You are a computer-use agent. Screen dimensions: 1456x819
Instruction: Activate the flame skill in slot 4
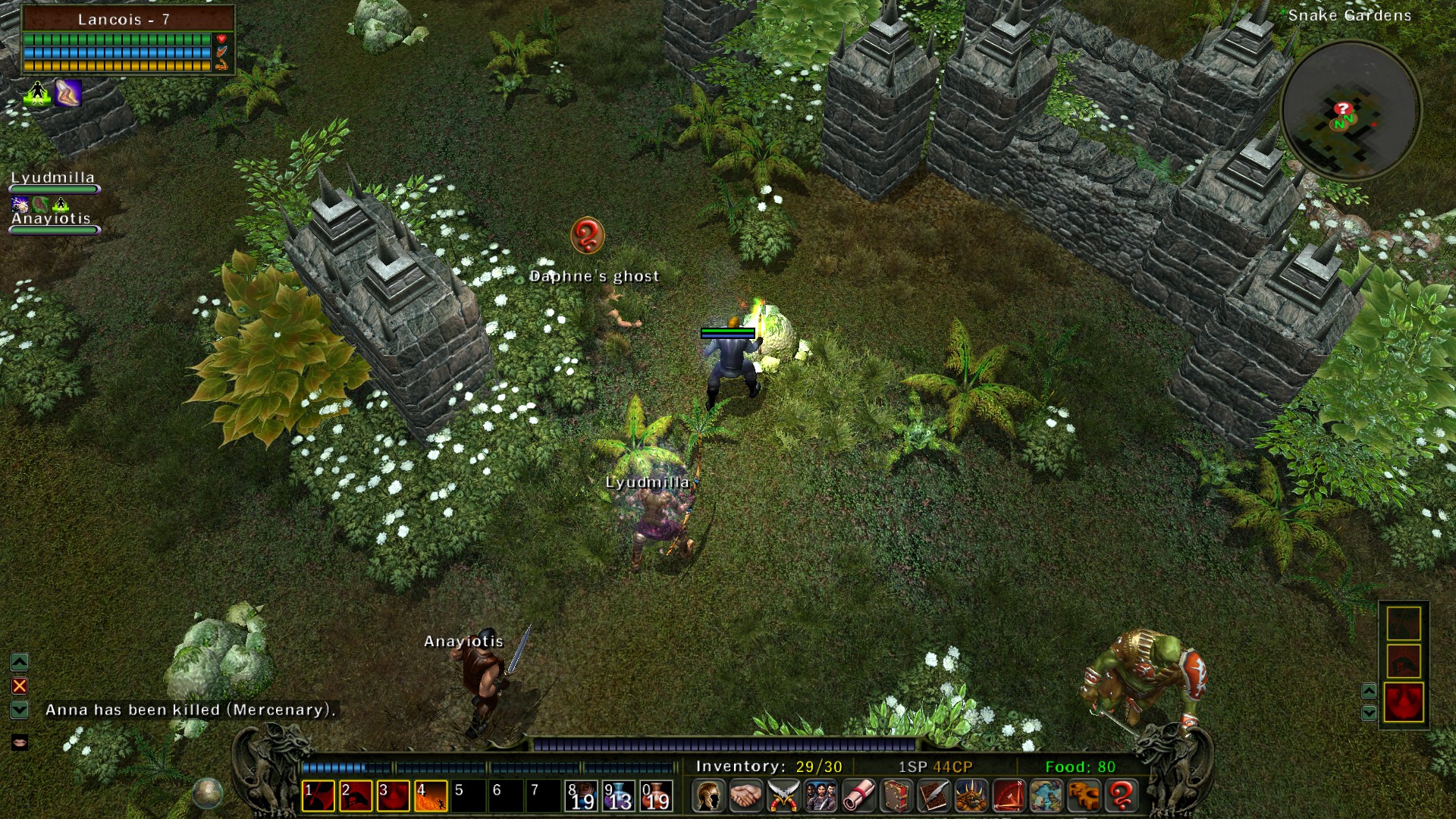[x=430, y=796]
